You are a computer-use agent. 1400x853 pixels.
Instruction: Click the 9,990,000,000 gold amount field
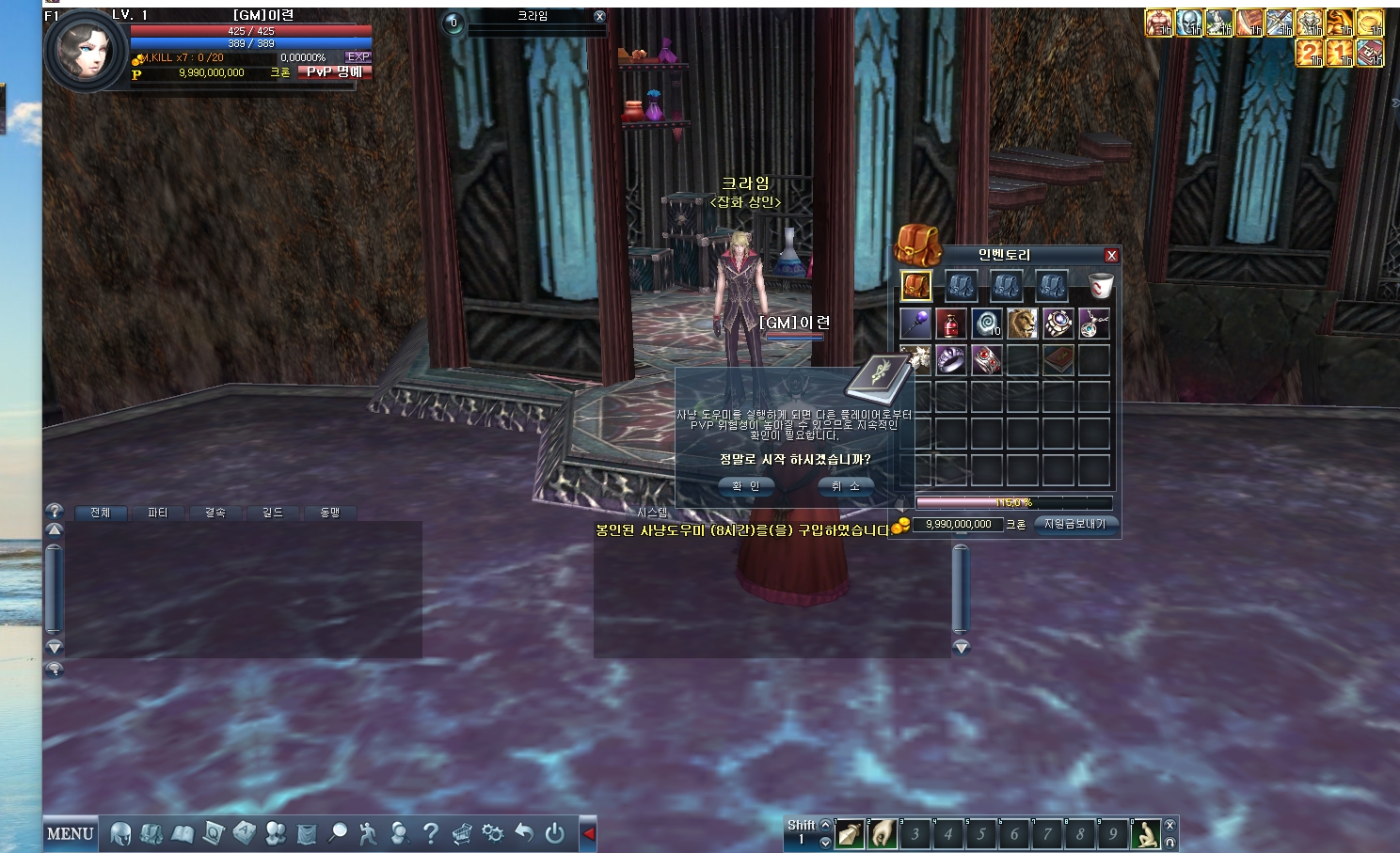click(x=958, y=525)
